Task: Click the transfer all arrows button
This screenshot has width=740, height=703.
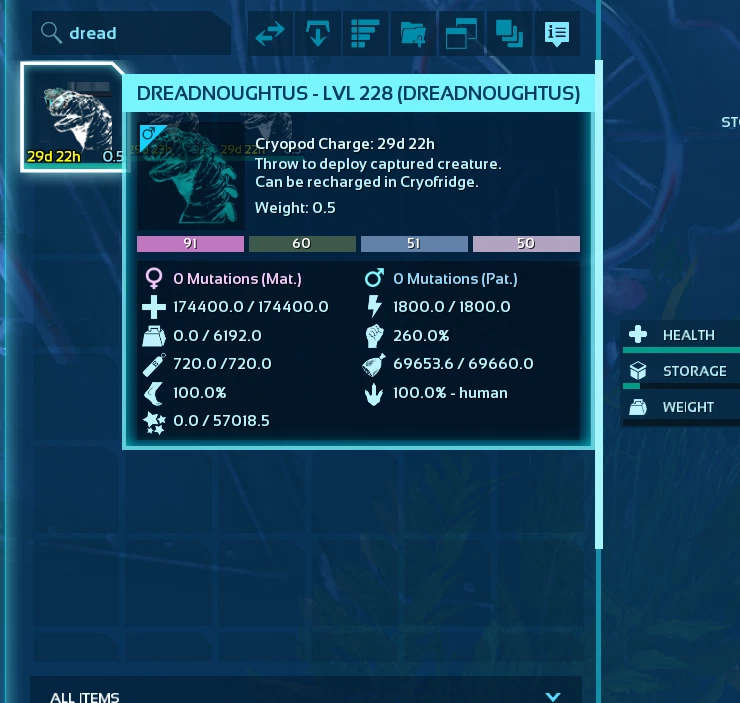Action: click(270, 34)
